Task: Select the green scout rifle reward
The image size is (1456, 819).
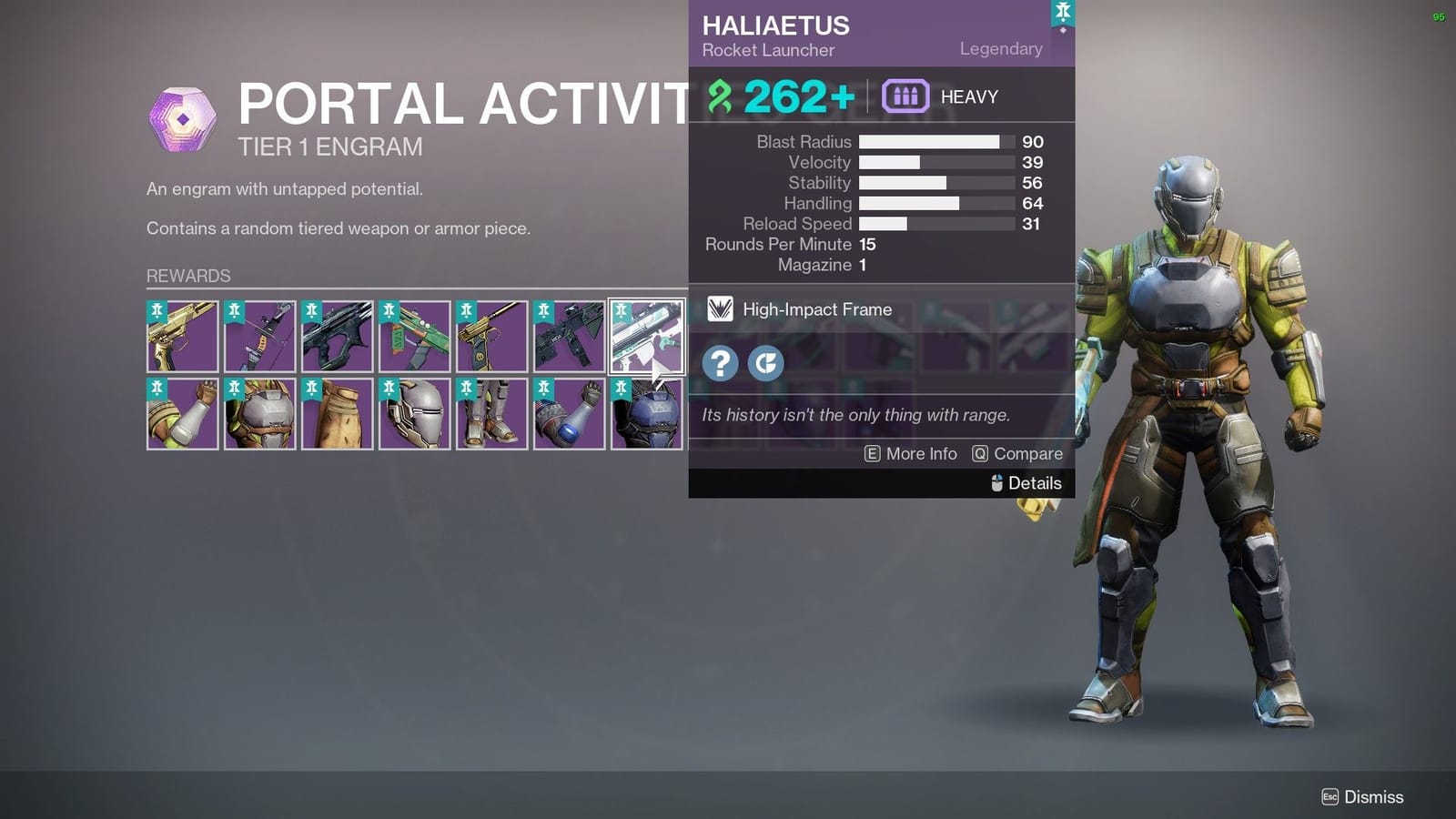Action: pyautogui.click(x=414, y=337)
